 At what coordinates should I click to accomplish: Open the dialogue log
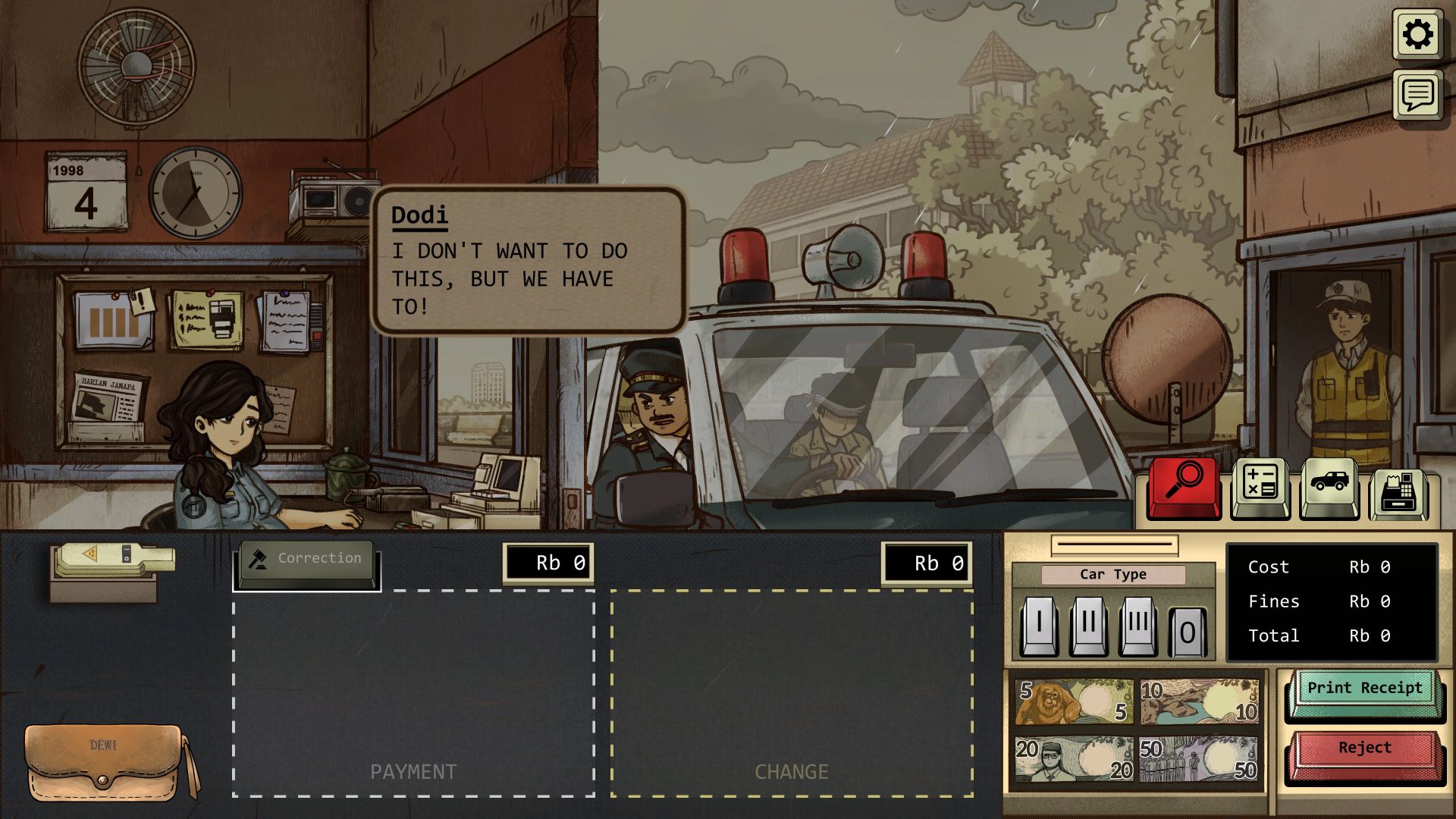1417,95
